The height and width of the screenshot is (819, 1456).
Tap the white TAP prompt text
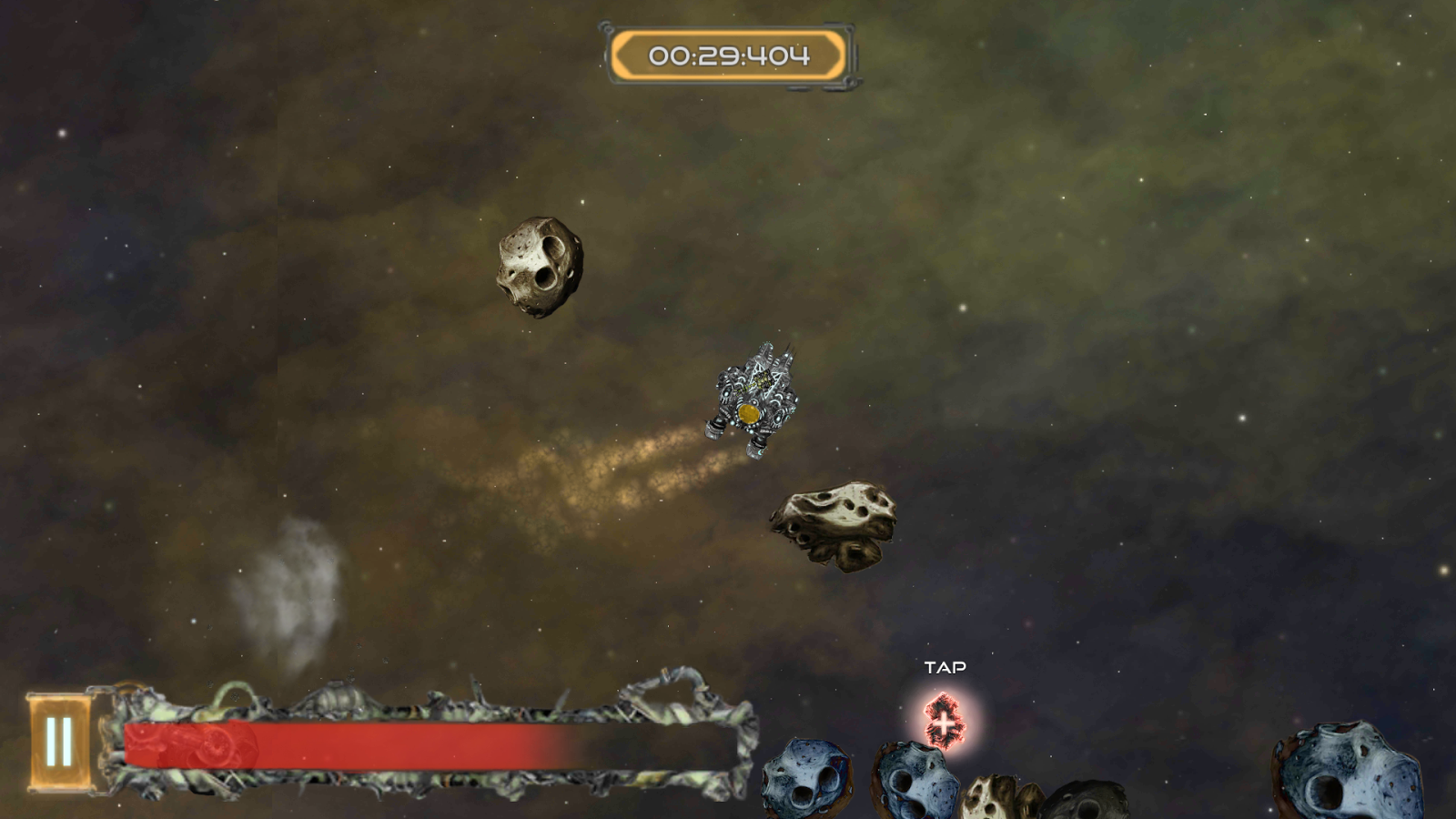coord(945,666)
